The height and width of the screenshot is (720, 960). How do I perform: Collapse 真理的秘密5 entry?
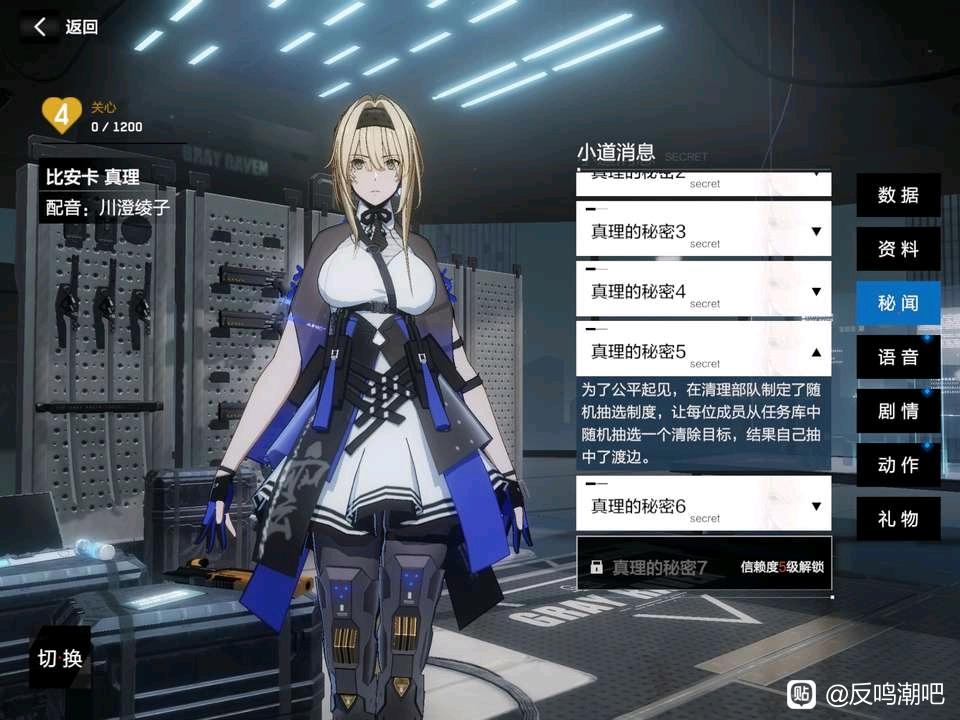[704, 351]
